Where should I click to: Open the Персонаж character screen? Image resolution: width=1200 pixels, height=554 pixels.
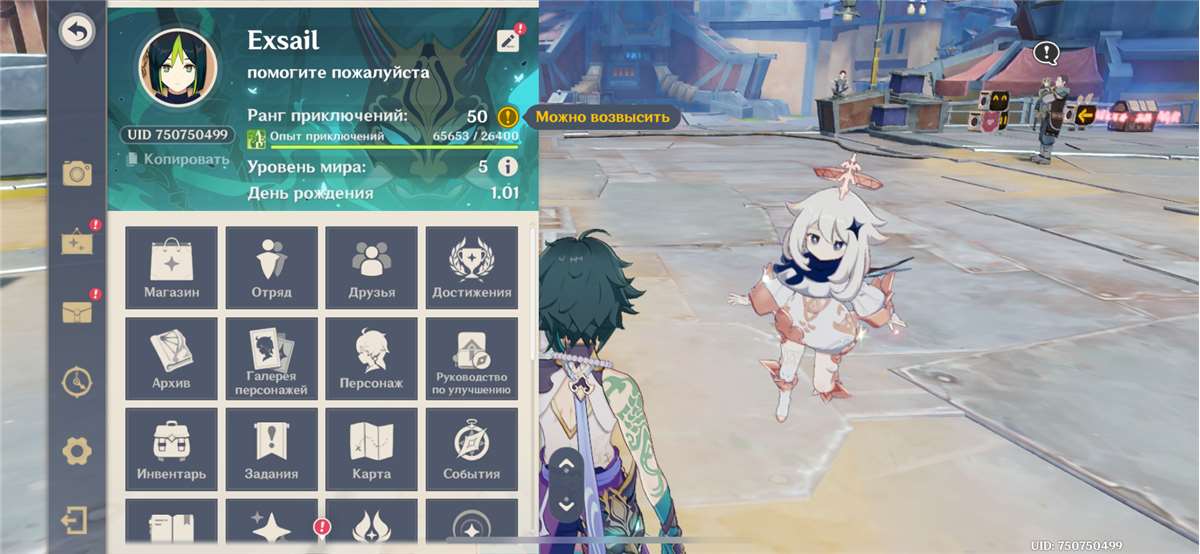point(371,358)
